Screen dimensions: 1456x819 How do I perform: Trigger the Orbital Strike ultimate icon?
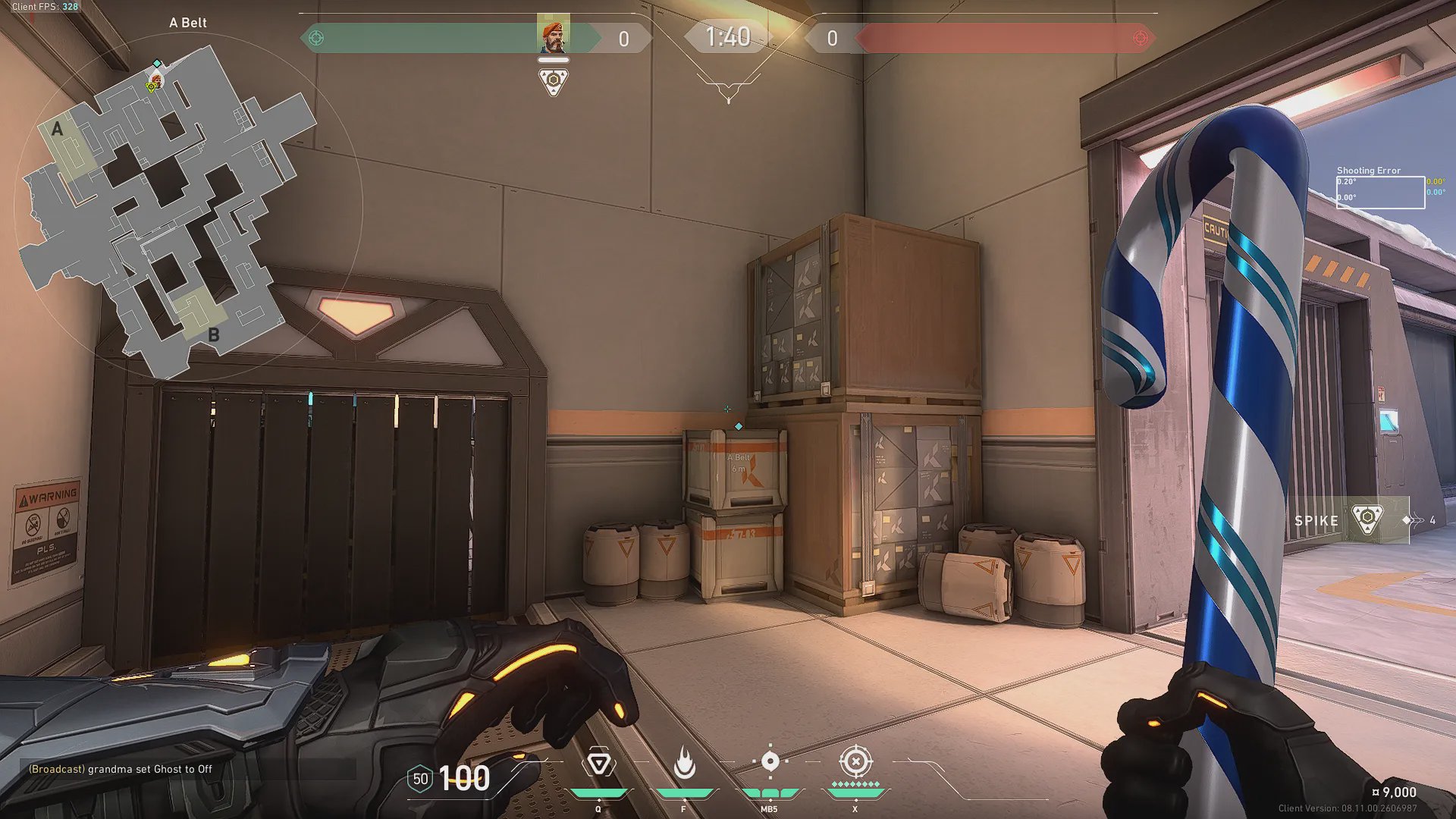[855, 761]
